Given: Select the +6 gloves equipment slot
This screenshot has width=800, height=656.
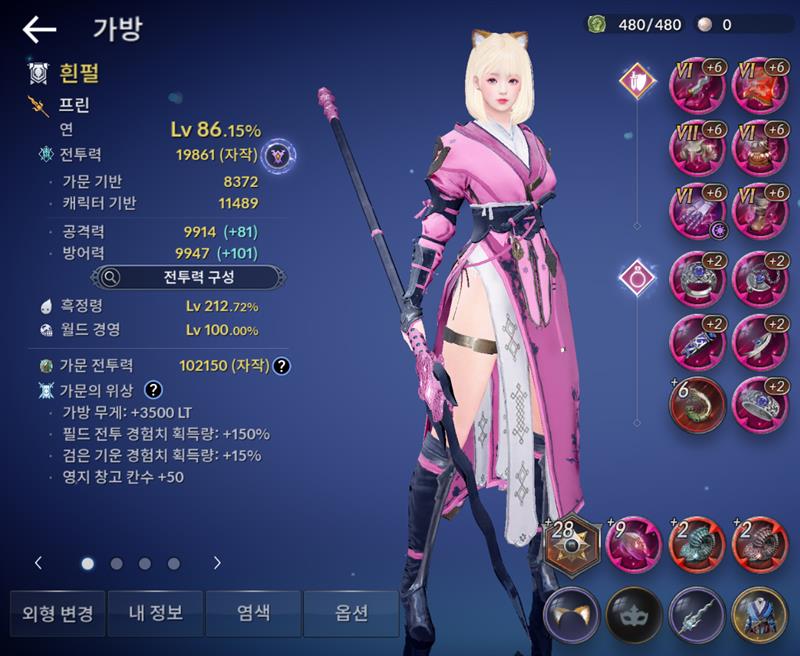Looking at the screenshot, I should tap(696, 210).
